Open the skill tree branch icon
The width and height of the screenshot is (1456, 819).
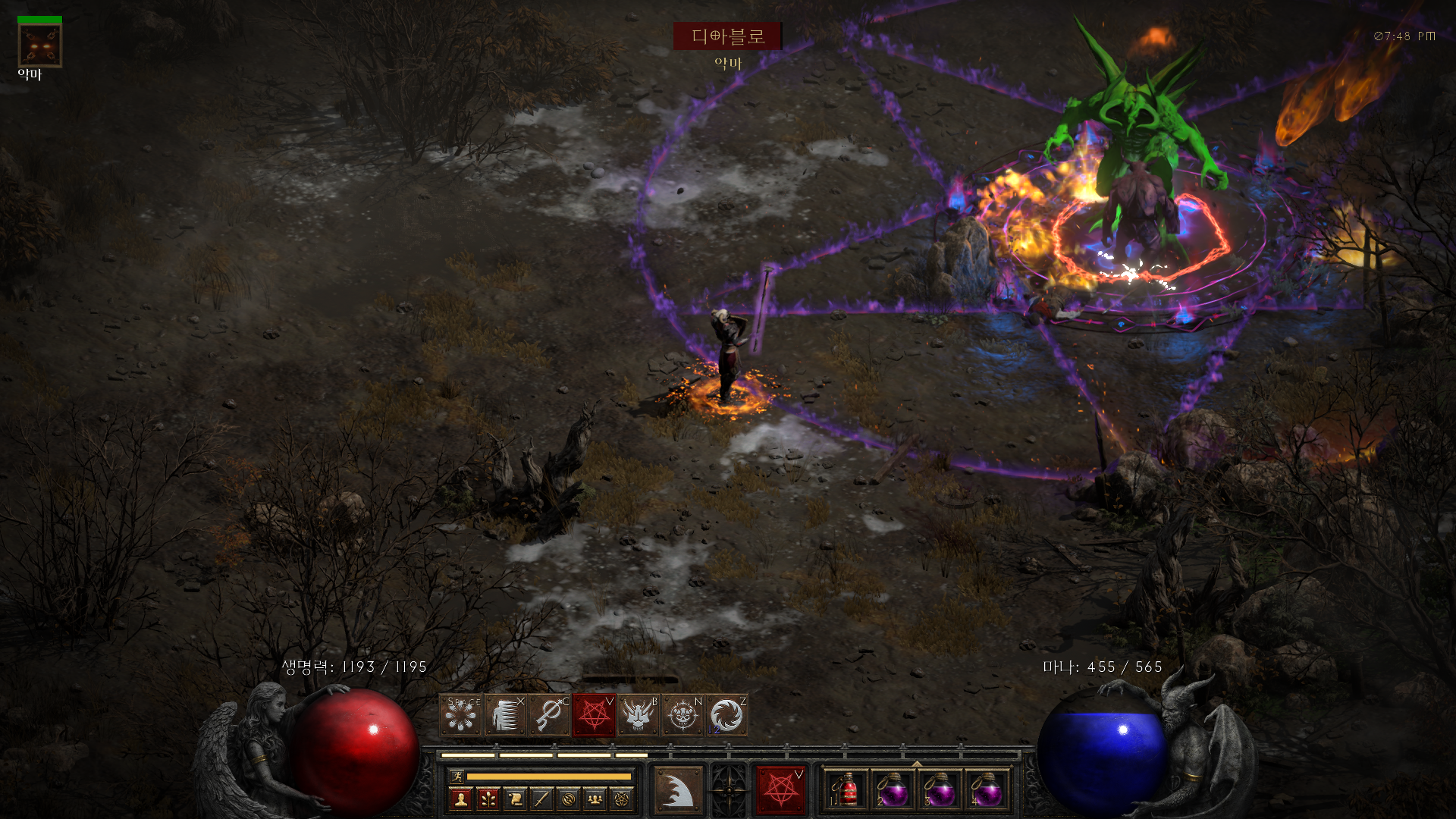488,799
